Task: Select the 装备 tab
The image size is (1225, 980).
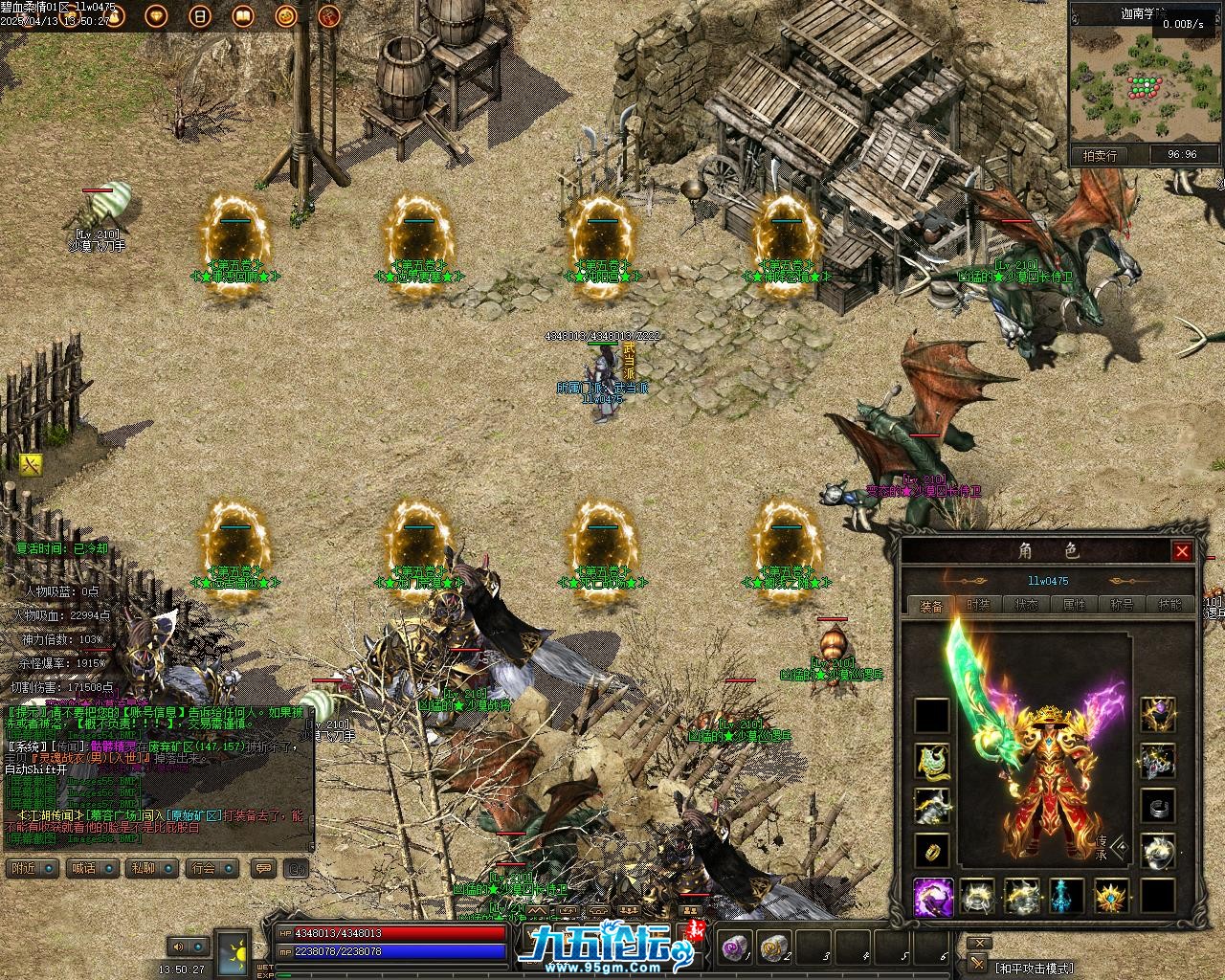Action: pos(930,605)
